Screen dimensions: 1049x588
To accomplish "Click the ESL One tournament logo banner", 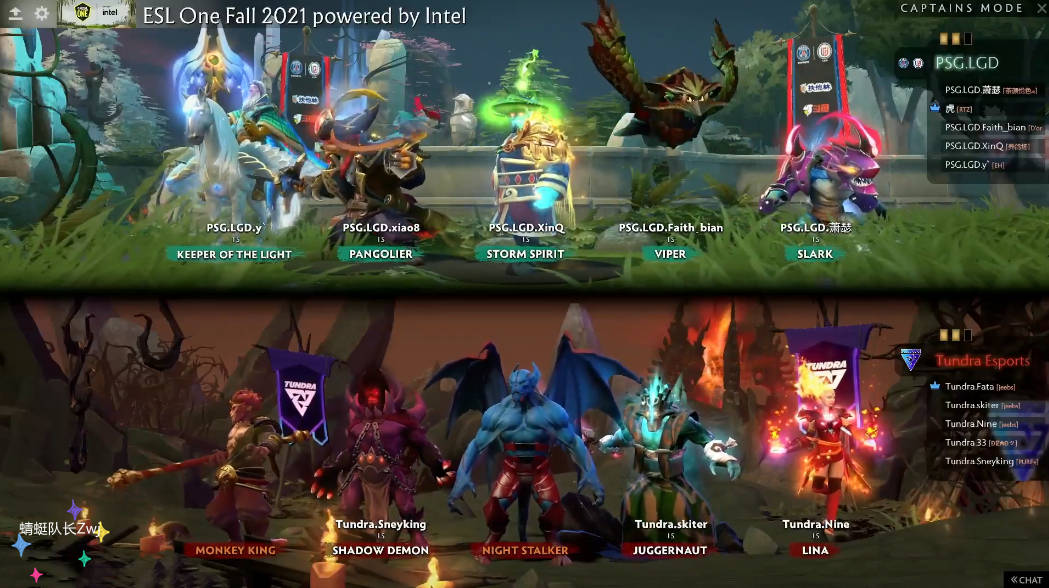I will (x=95, y=14).
